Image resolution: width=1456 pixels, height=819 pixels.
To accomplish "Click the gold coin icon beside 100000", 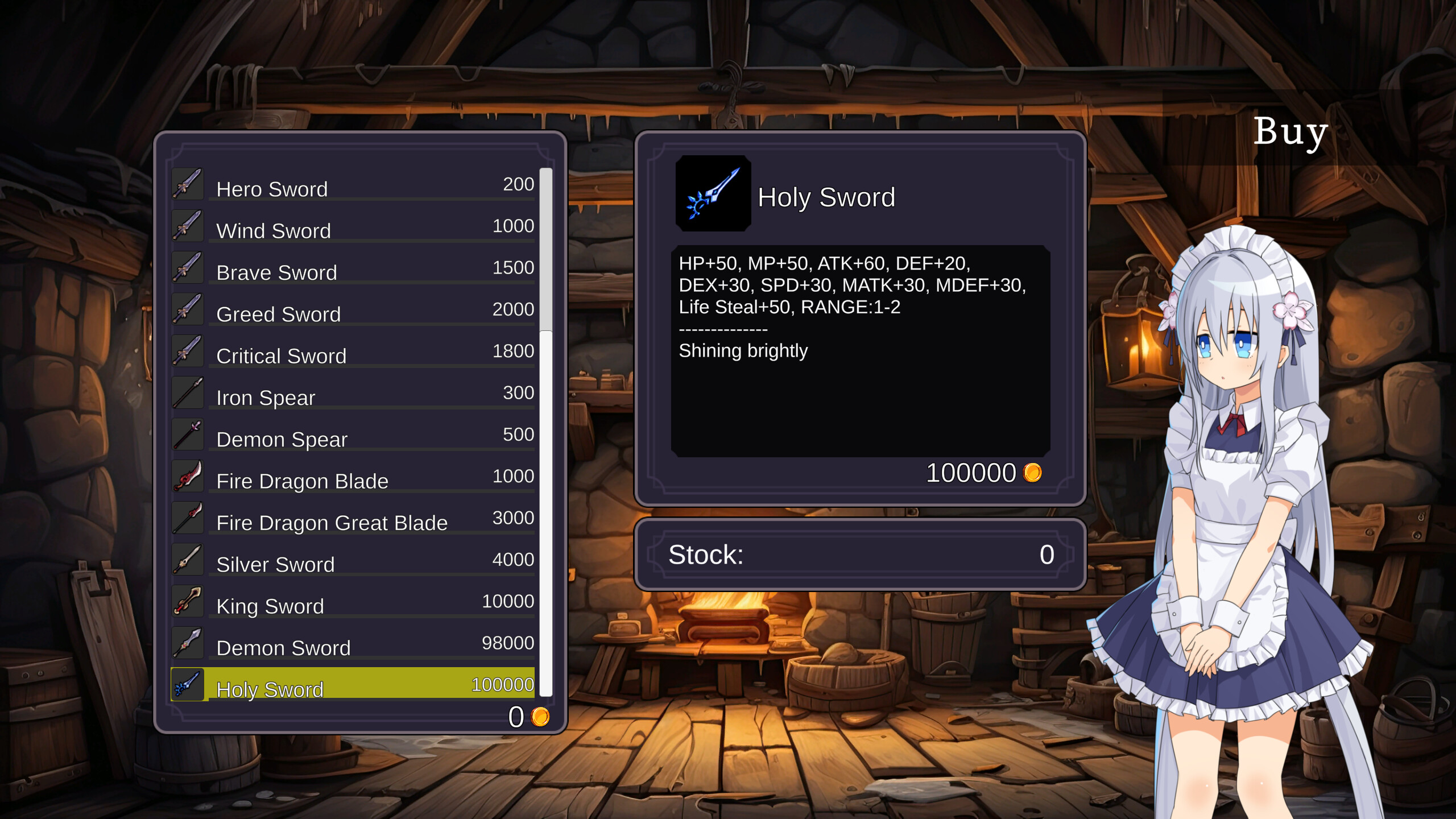I will tap(1033, 473).
